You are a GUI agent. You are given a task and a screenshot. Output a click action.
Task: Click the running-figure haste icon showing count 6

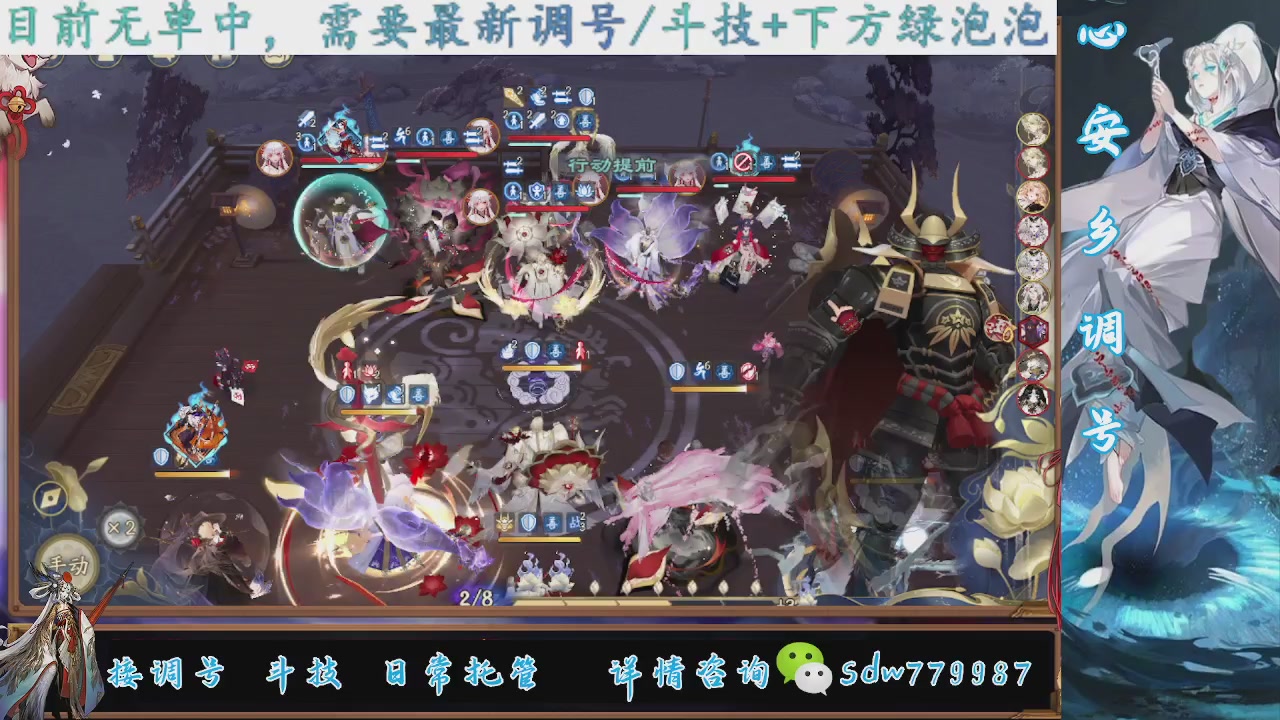704,371
